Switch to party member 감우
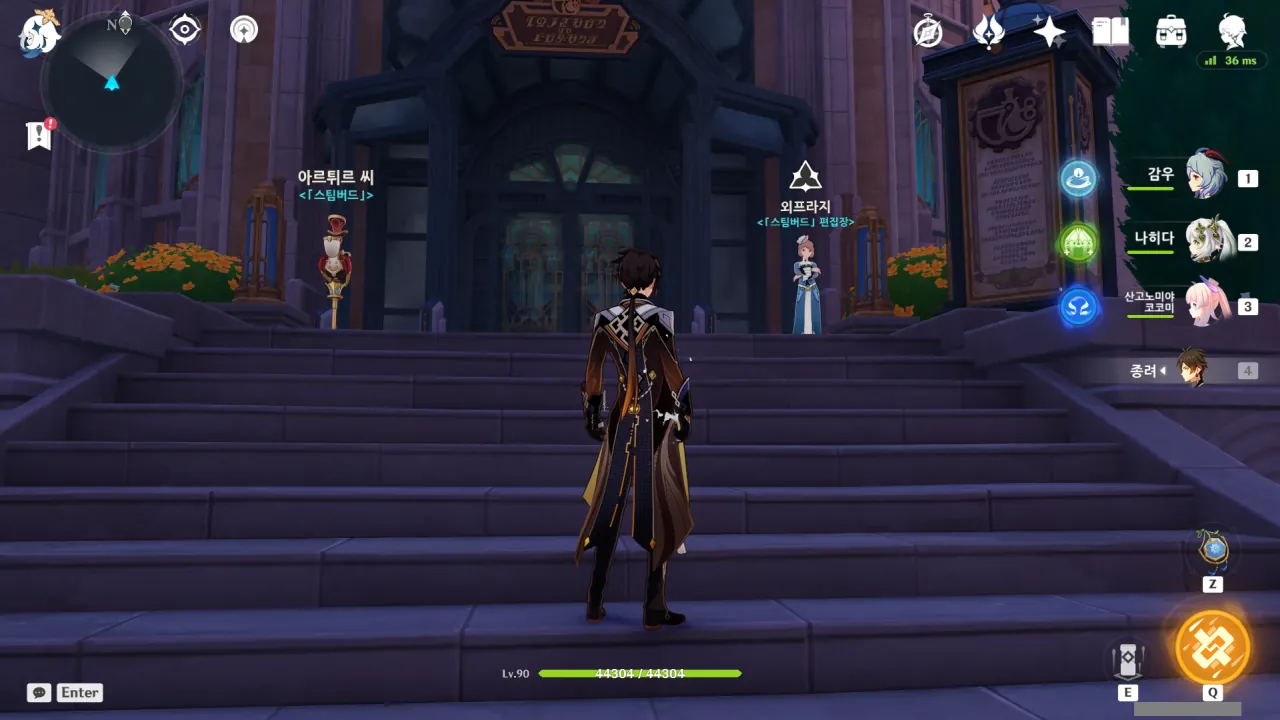1280x720 pixels. (x=1205, y=177)
